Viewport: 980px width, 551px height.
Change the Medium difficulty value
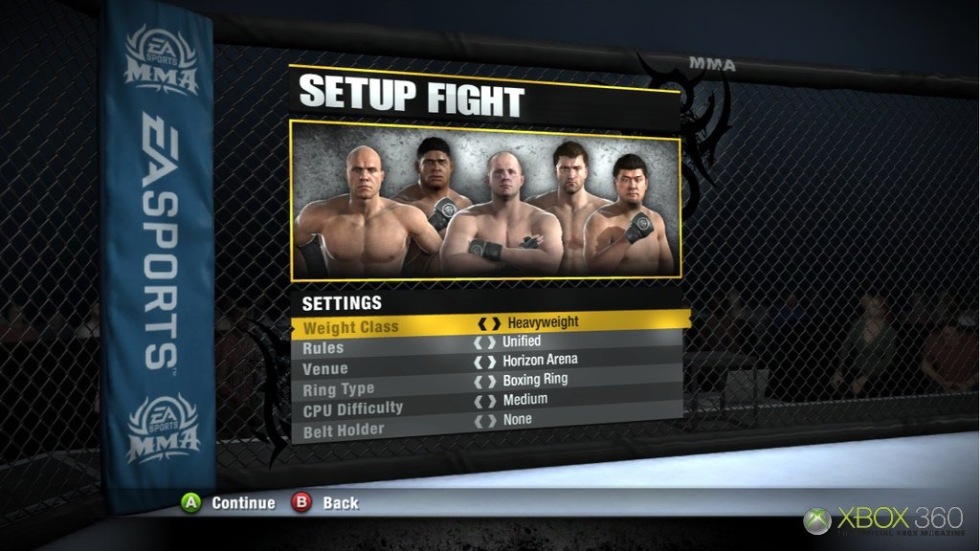click(525, 400)
